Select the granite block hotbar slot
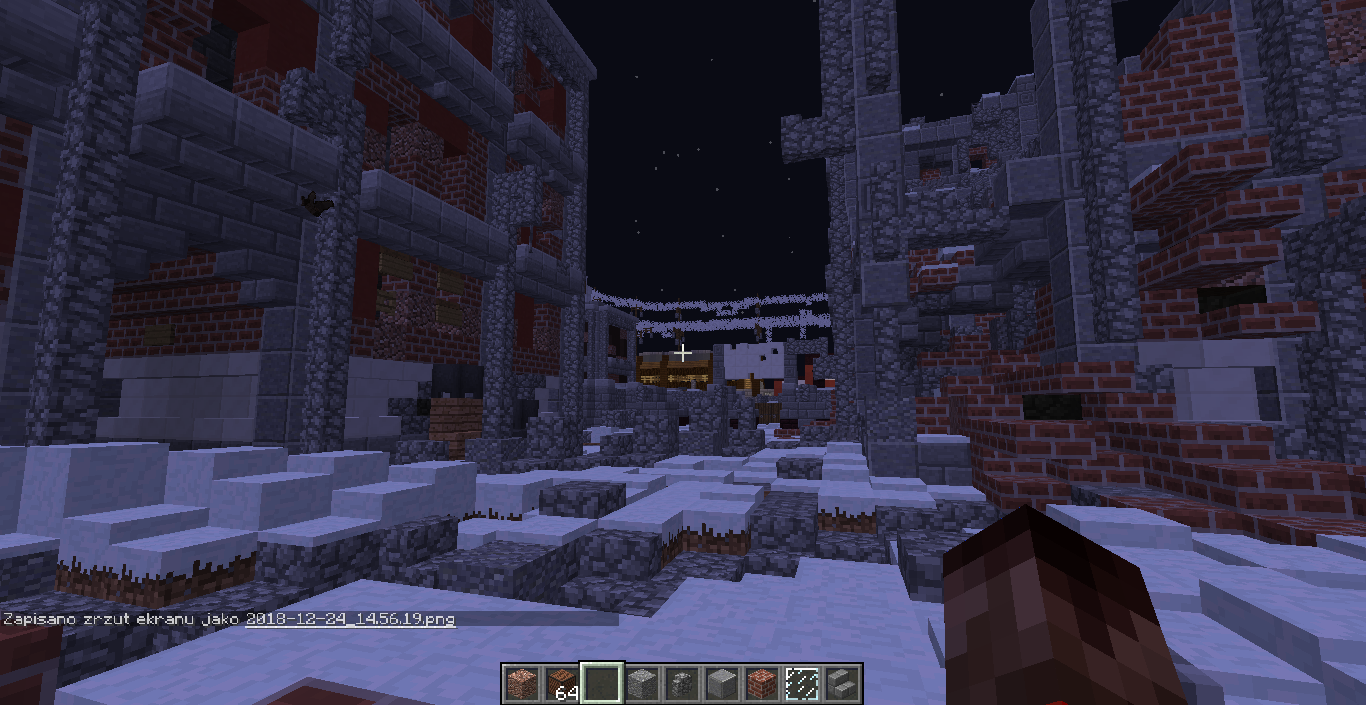The height and width of the screenshot is (705, 1366). (521, 683)
